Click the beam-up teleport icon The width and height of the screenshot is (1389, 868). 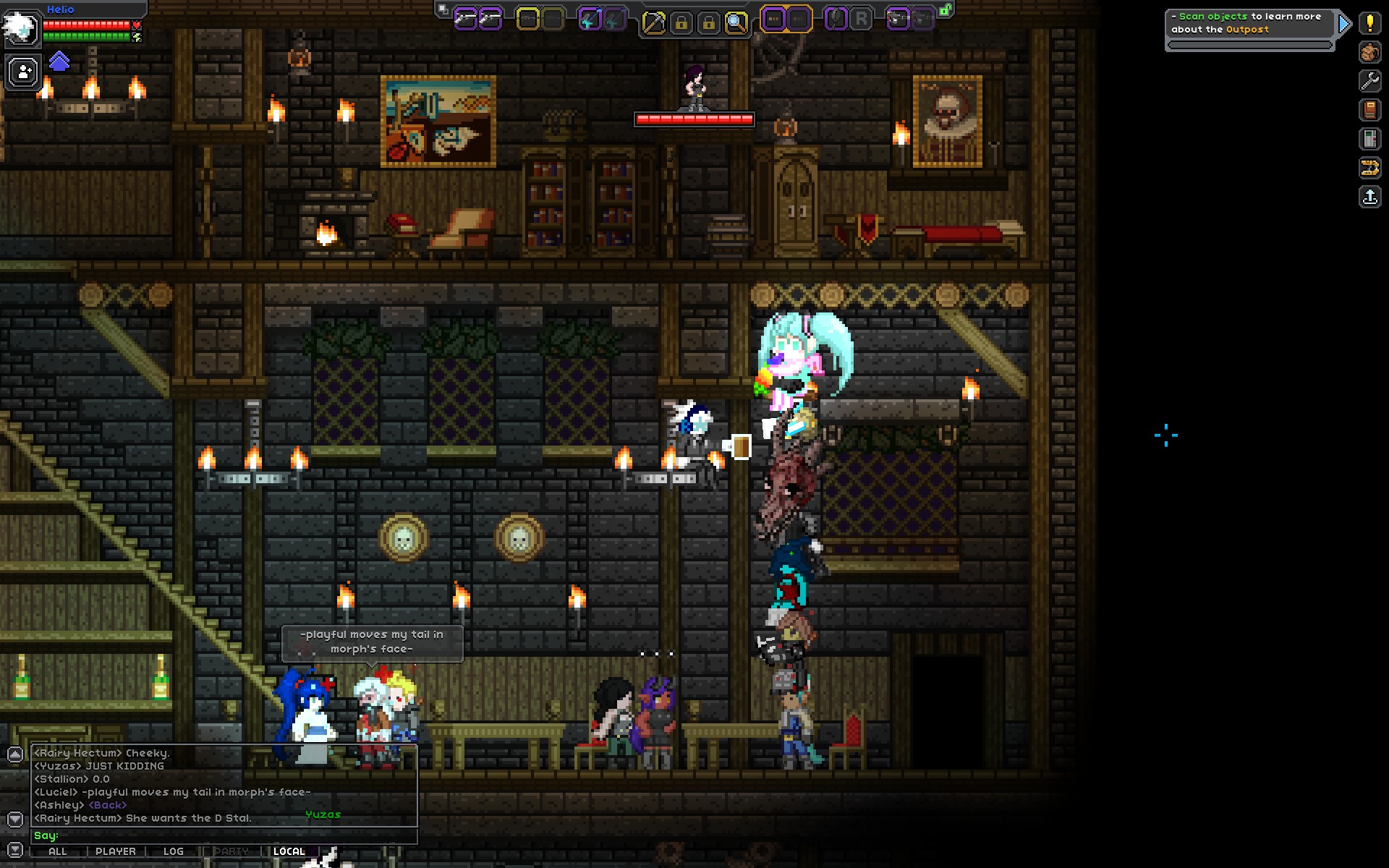click(1368, 197)
